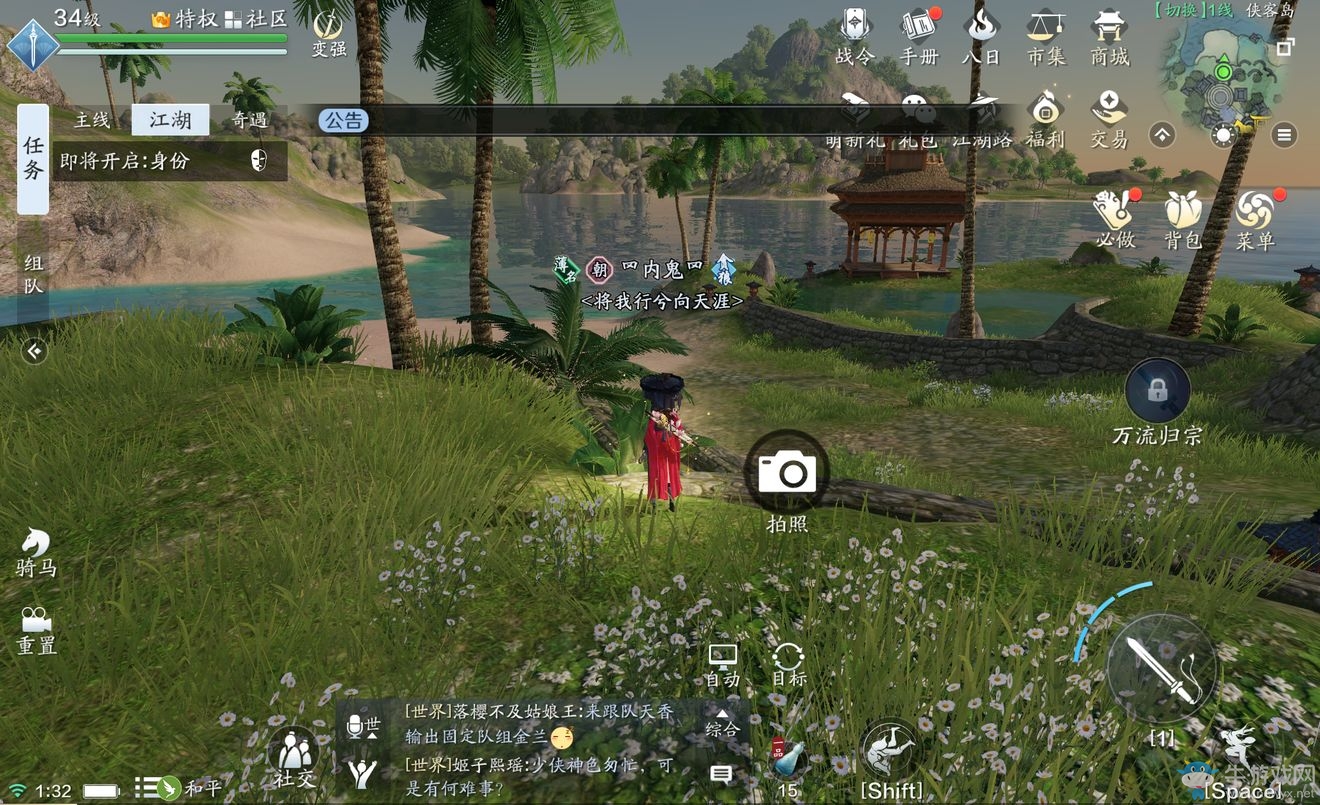Toggle 自动 auto-combat mode

click(722, 664)
